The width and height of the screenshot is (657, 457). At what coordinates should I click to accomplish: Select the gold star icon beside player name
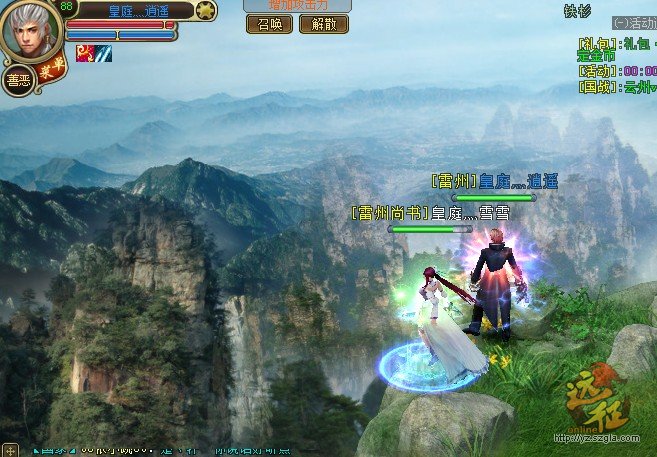(x=204, y=11)
